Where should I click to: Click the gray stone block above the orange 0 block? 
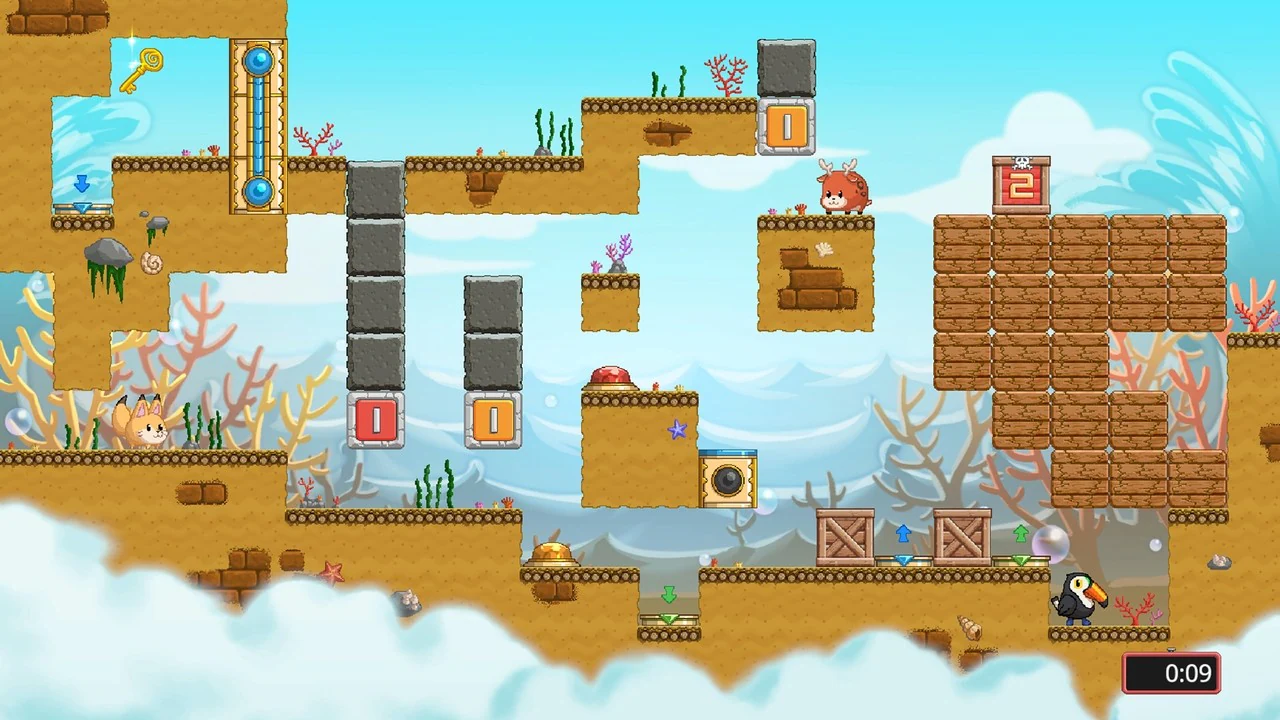(x=786, y=67)
